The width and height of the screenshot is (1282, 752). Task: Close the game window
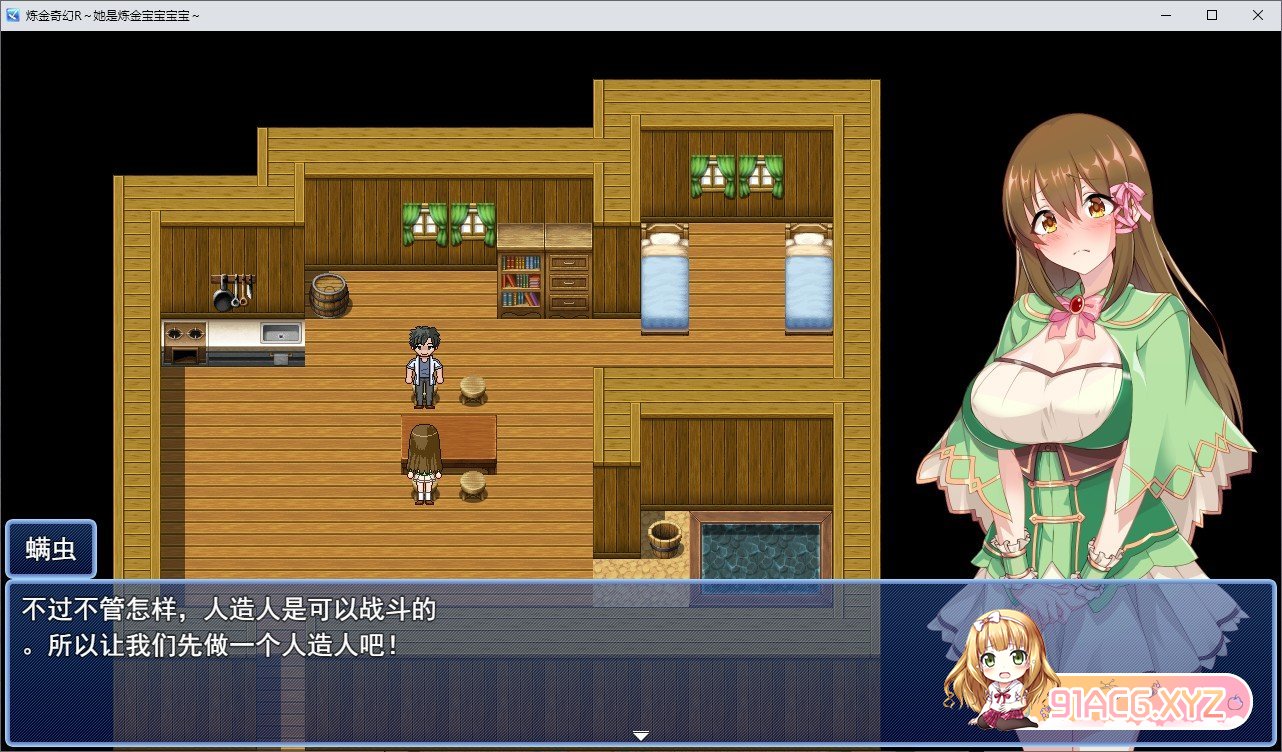pyautogui.click(x=1257, y=15)
